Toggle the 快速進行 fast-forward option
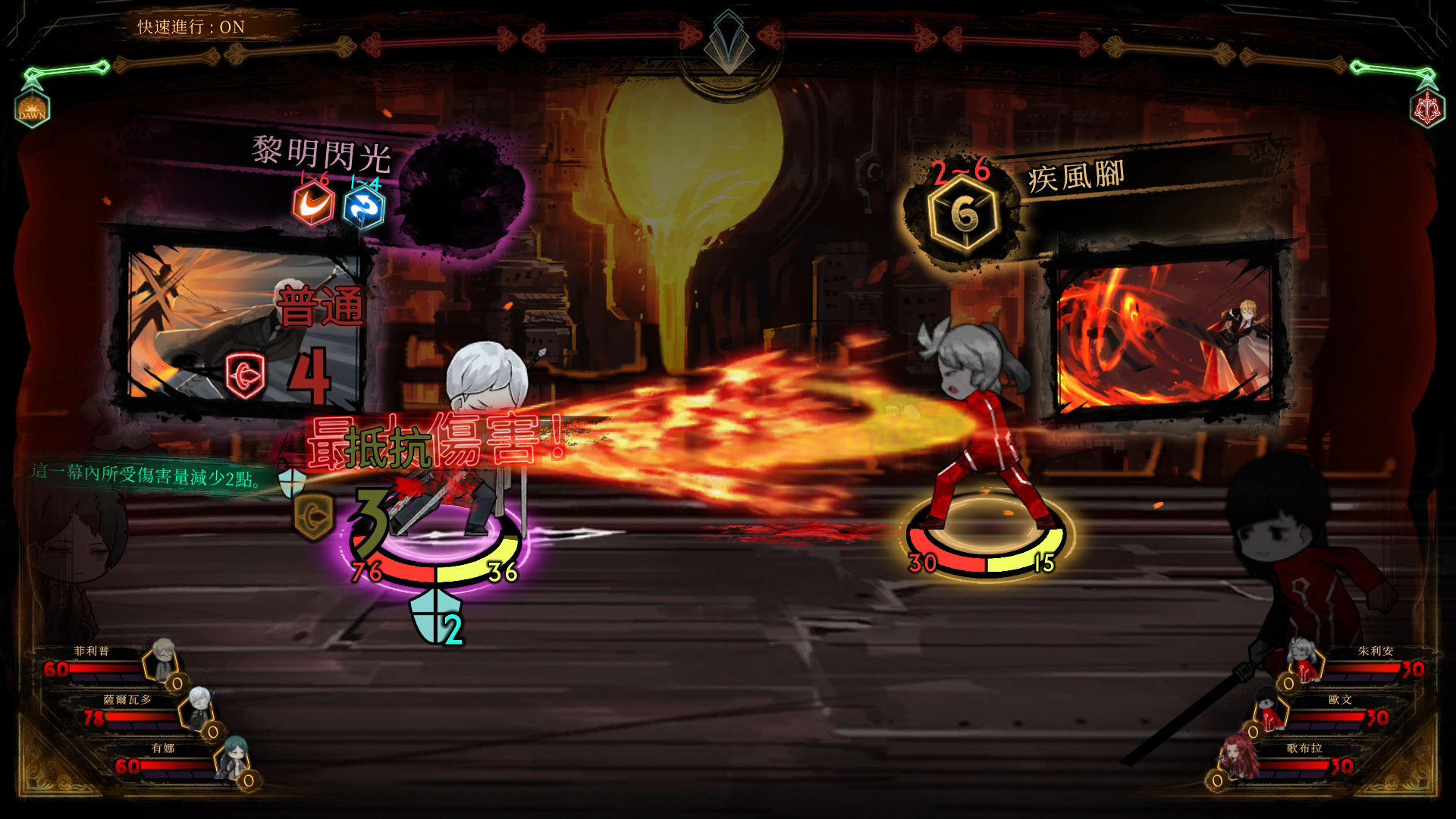Screen dimensions: 1456x819 (191, 27)
